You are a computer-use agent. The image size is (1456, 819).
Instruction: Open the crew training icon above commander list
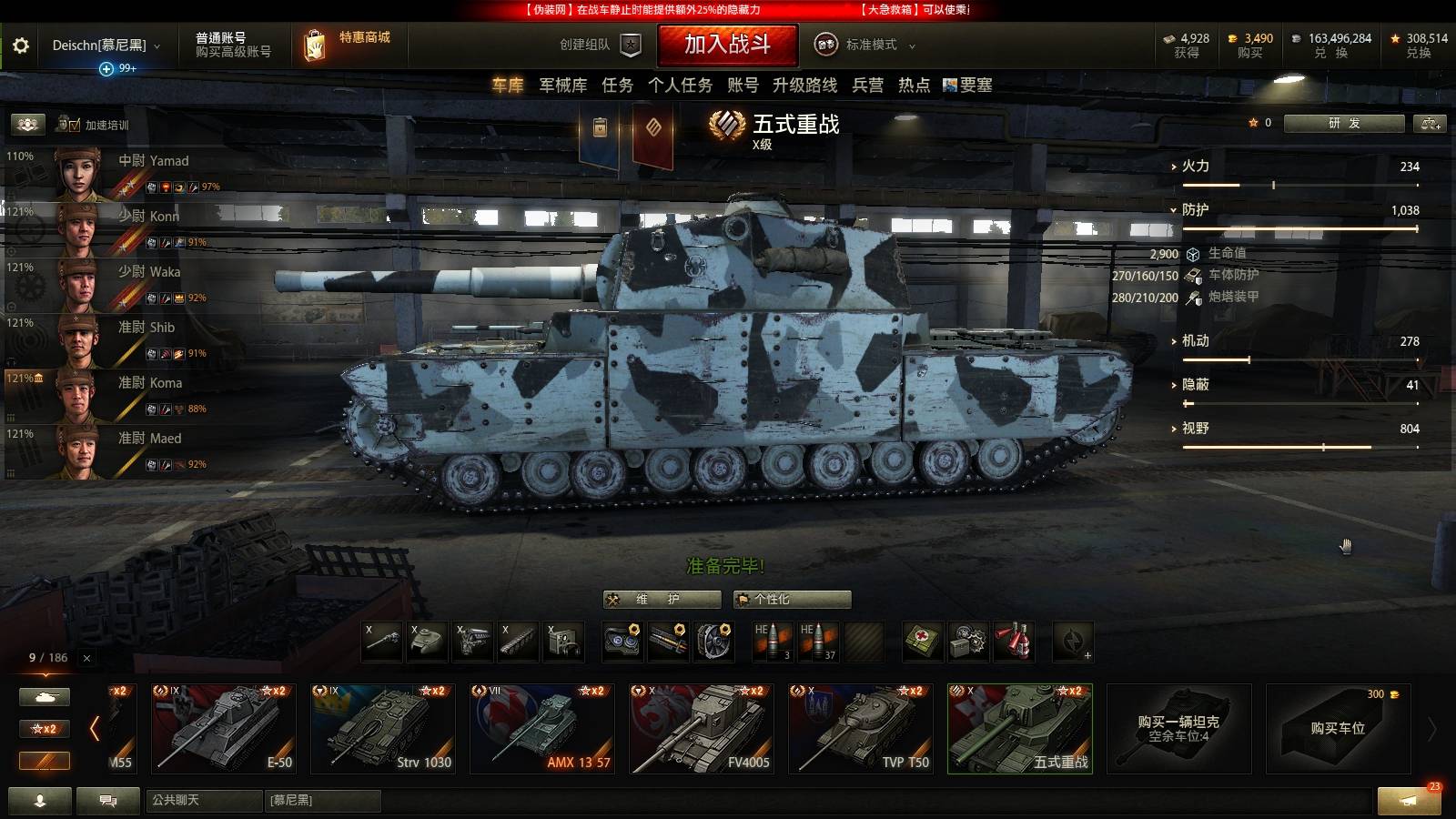pos(26,123)
